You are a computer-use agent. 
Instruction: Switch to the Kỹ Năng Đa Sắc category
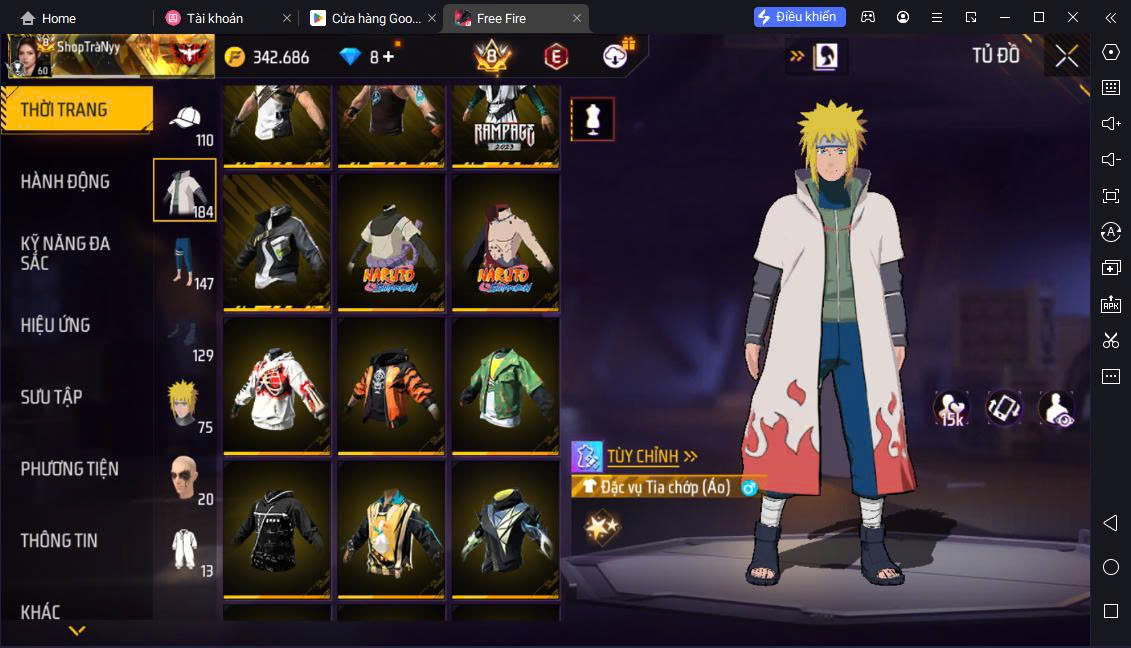click(66, 253)
